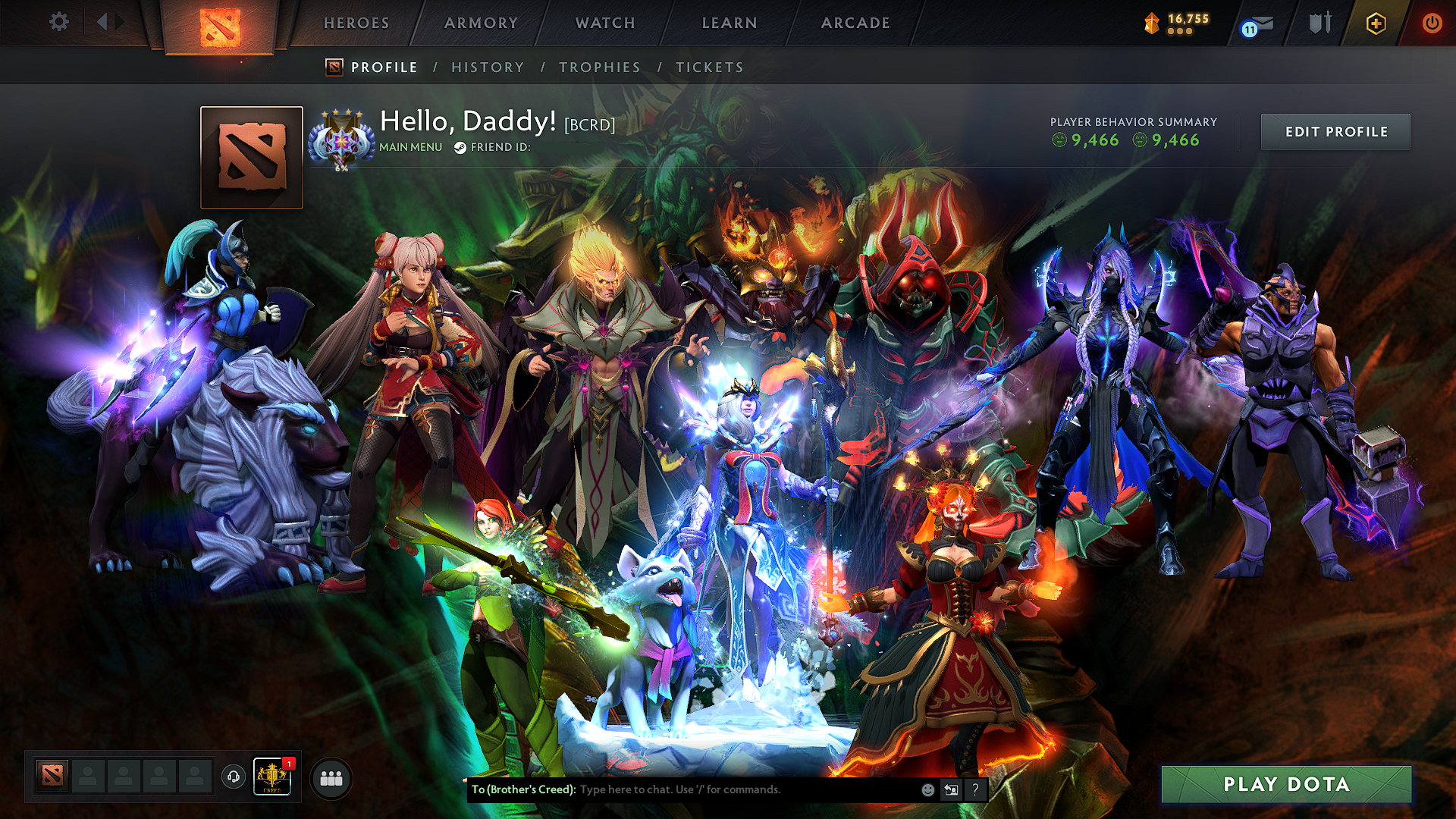Image resolution: width=1456 pixels, height=819 pixels.
Task: Open the ARCADE menu
Action: click(x=855, y=23)
